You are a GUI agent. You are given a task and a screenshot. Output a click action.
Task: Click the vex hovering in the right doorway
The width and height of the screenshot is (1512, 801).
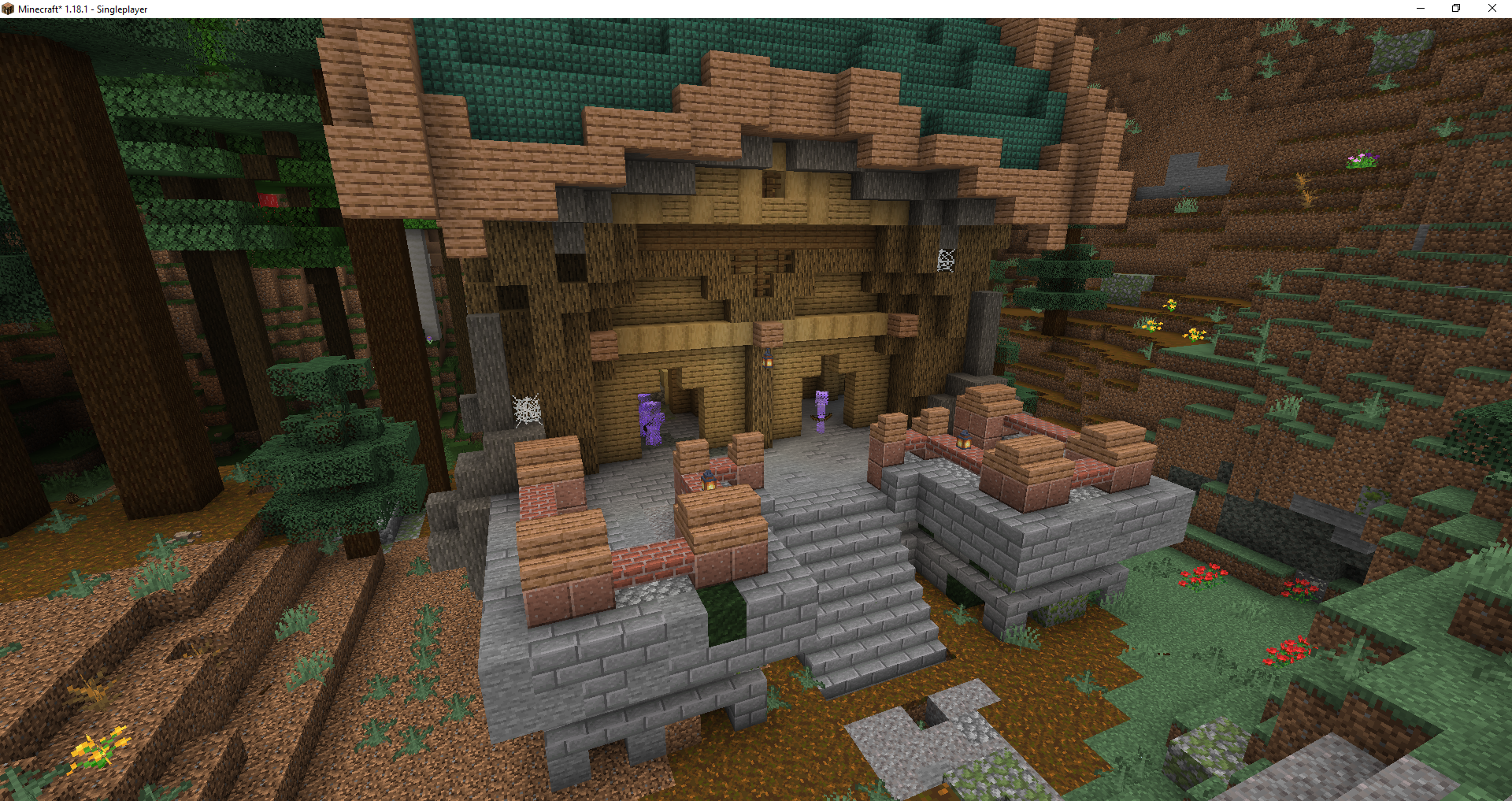click(820, 410)
